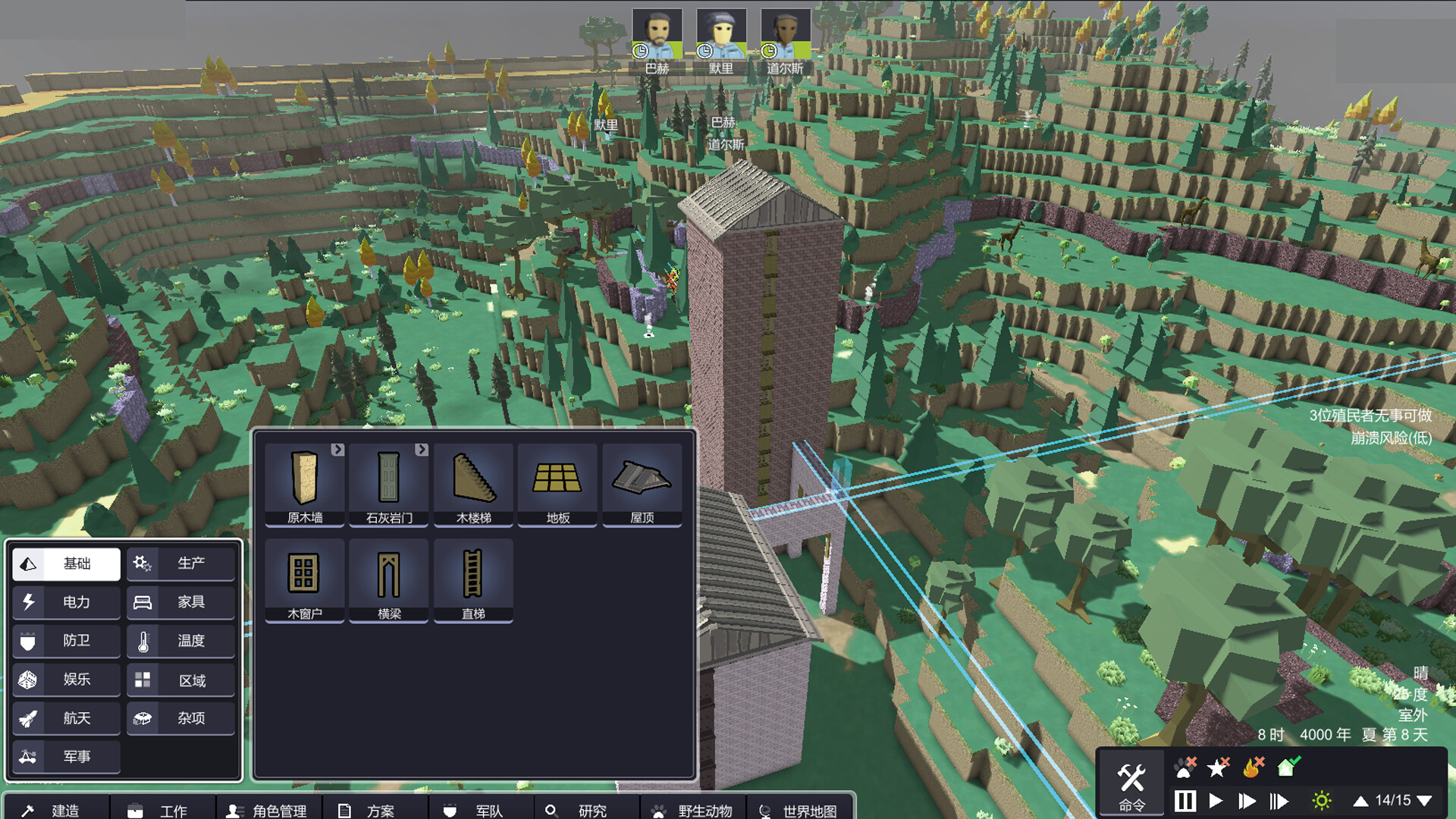Image resolution: width=1456 pixels, height=819 pixels.
Task: Toggle the star alert notification
Action: (x=1217, y=766)
